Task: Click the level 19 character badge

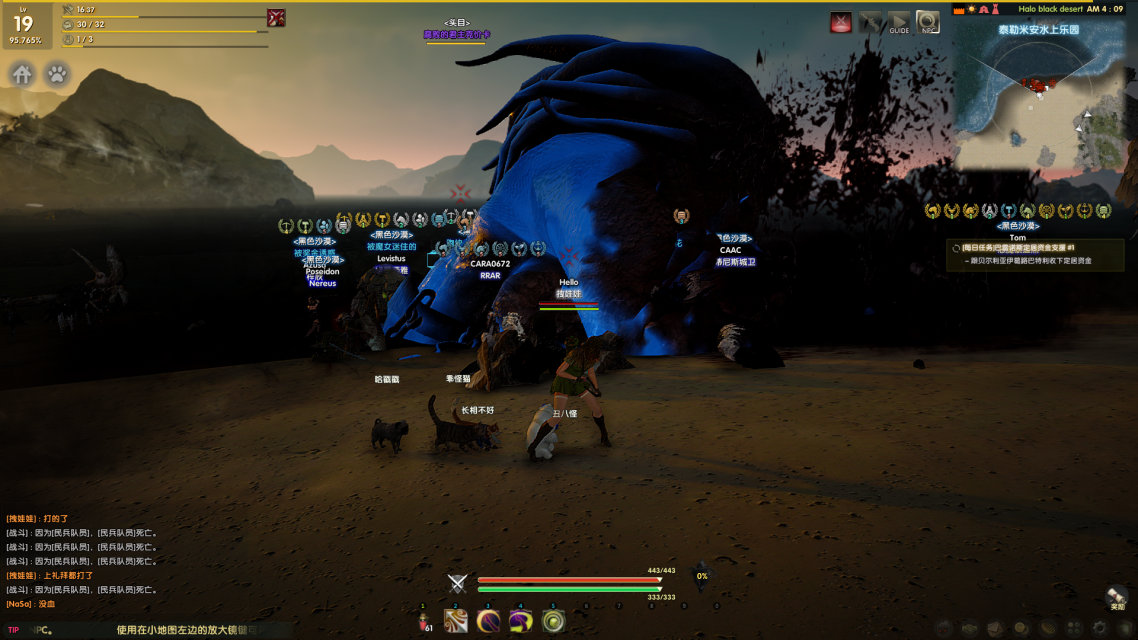Action: 24,26
